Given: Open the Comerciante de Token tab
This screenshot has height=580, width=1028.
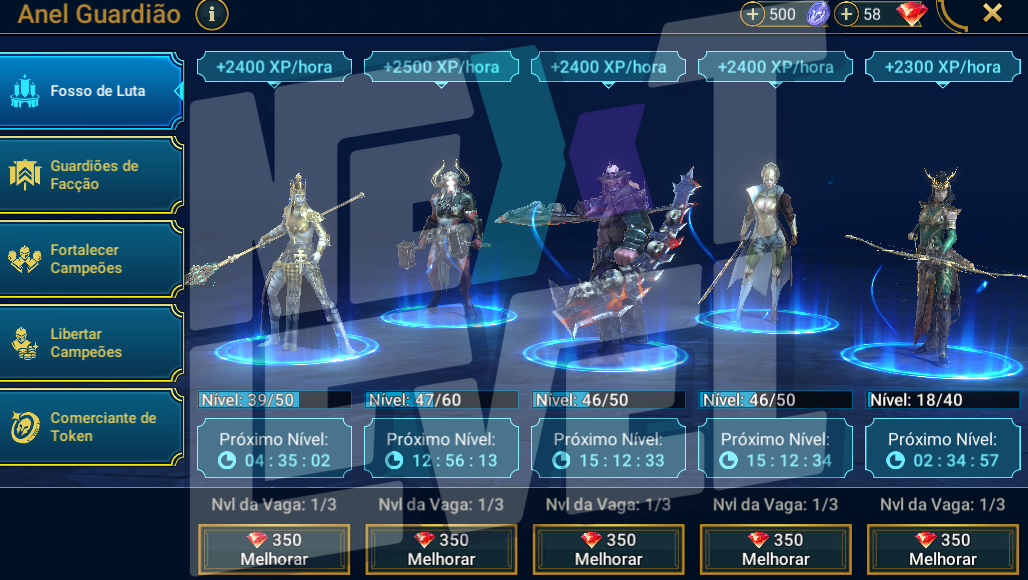Looking at the screenshot, I should coord(92,427).
